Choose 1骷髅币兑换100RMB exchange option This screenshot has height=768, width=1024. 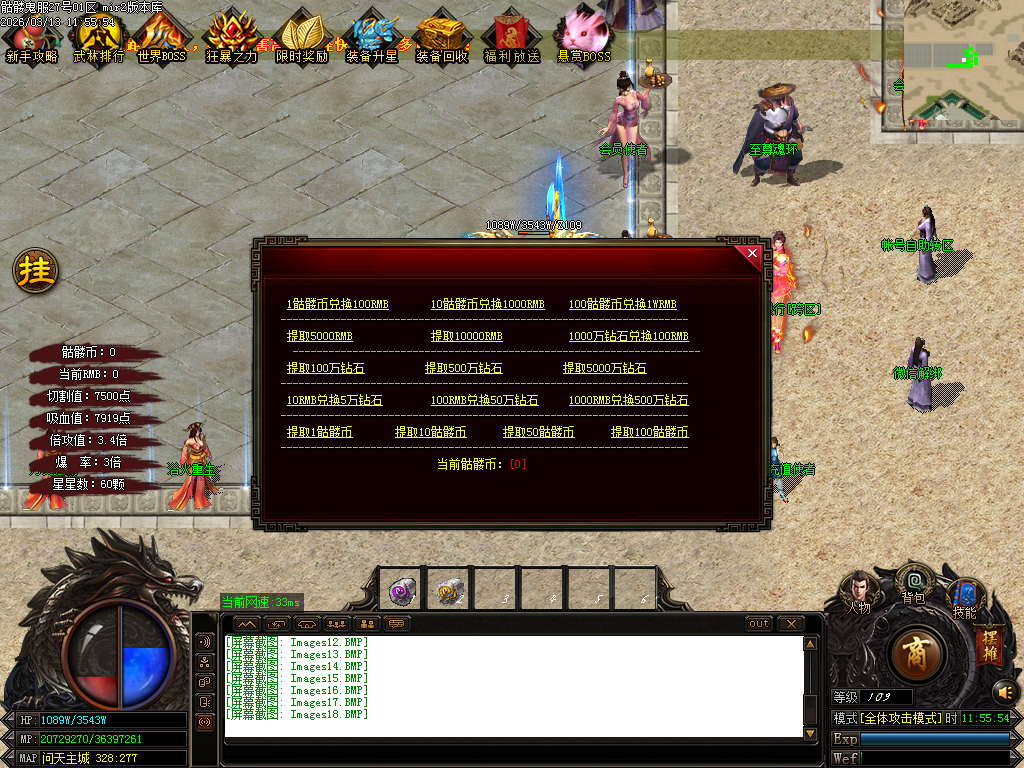click(x=337, y=304)
